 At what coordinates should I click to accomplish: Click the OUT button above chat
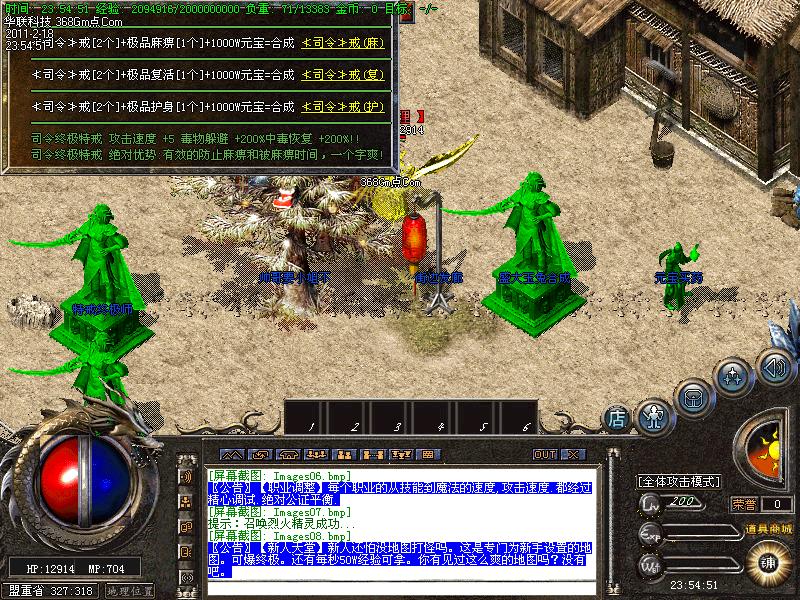[x=544, y=454]
